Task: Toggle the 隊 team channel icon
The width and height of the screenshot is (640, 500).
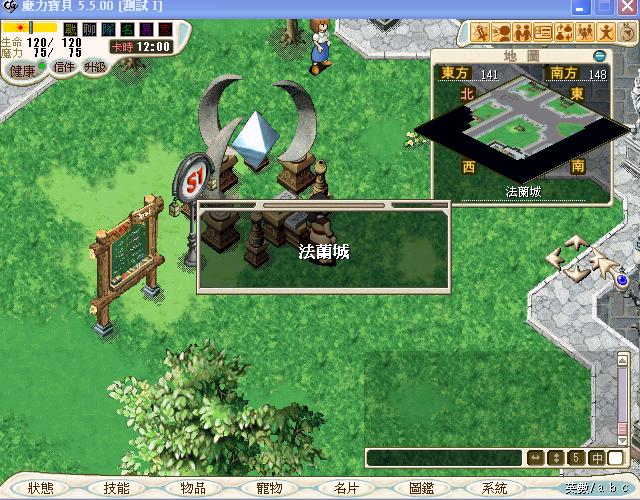Action: point(108,30)
